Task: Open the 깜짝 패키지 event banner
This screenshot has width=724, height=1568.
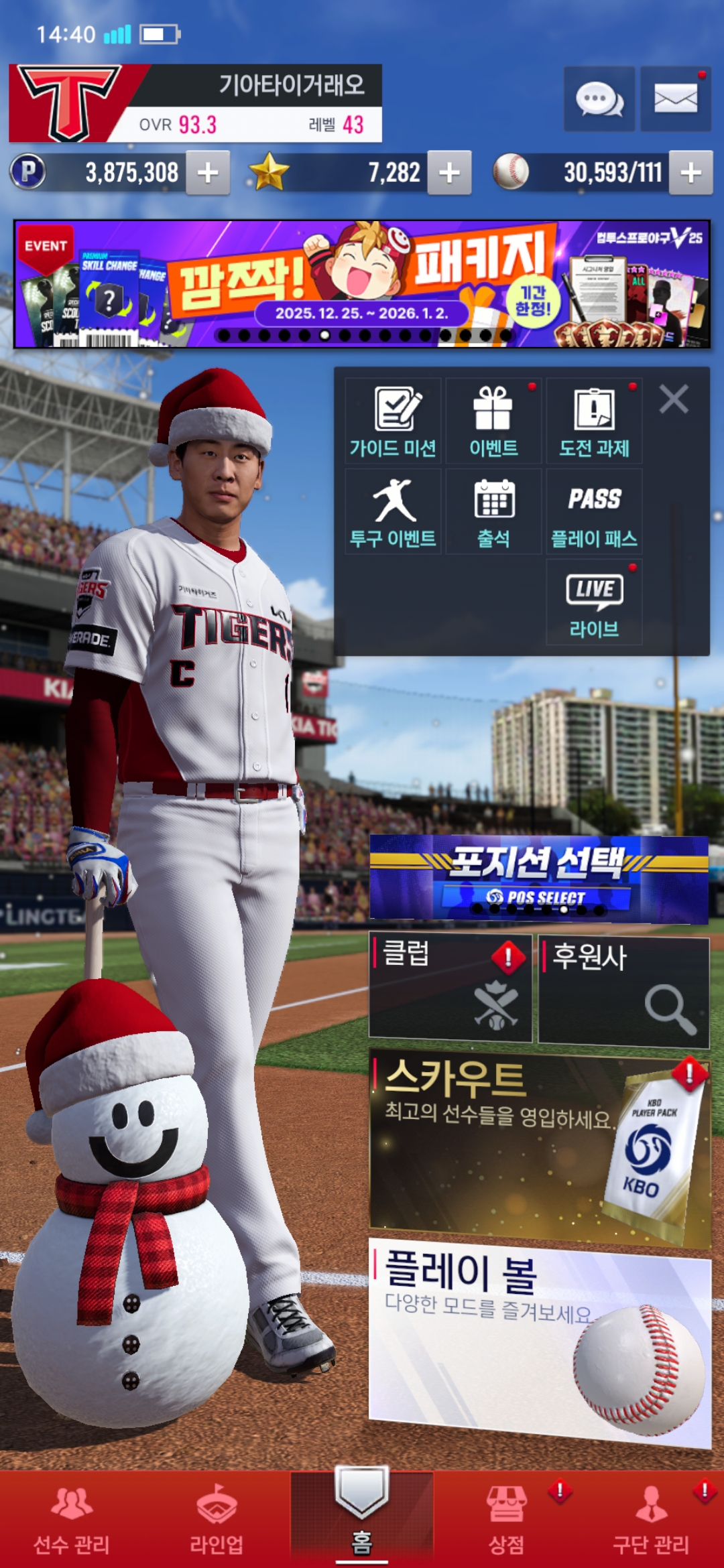Action: (362, 284)
